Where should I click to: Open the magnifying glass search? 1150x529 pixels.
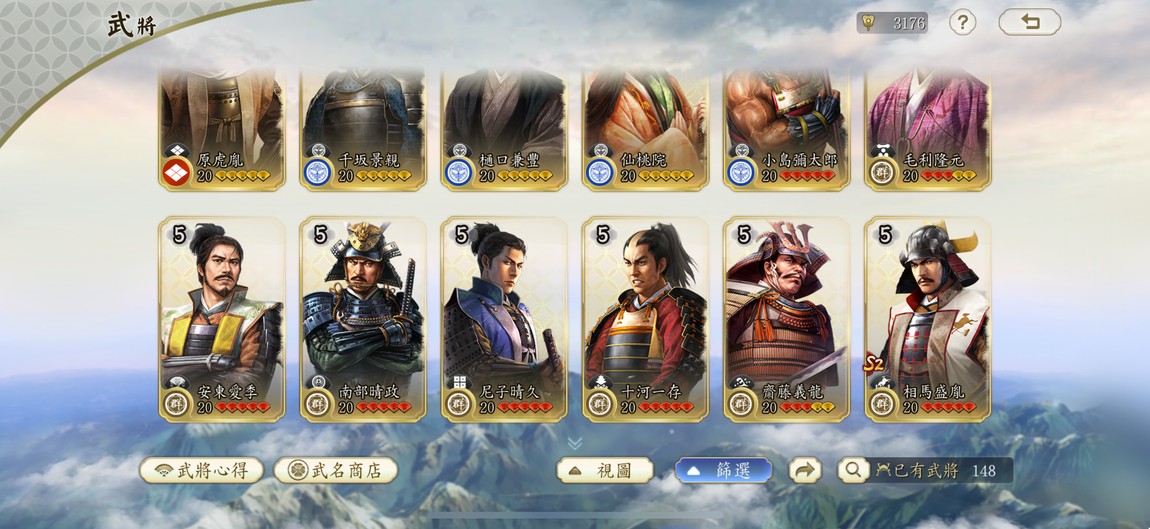click(x=853, y=470)
